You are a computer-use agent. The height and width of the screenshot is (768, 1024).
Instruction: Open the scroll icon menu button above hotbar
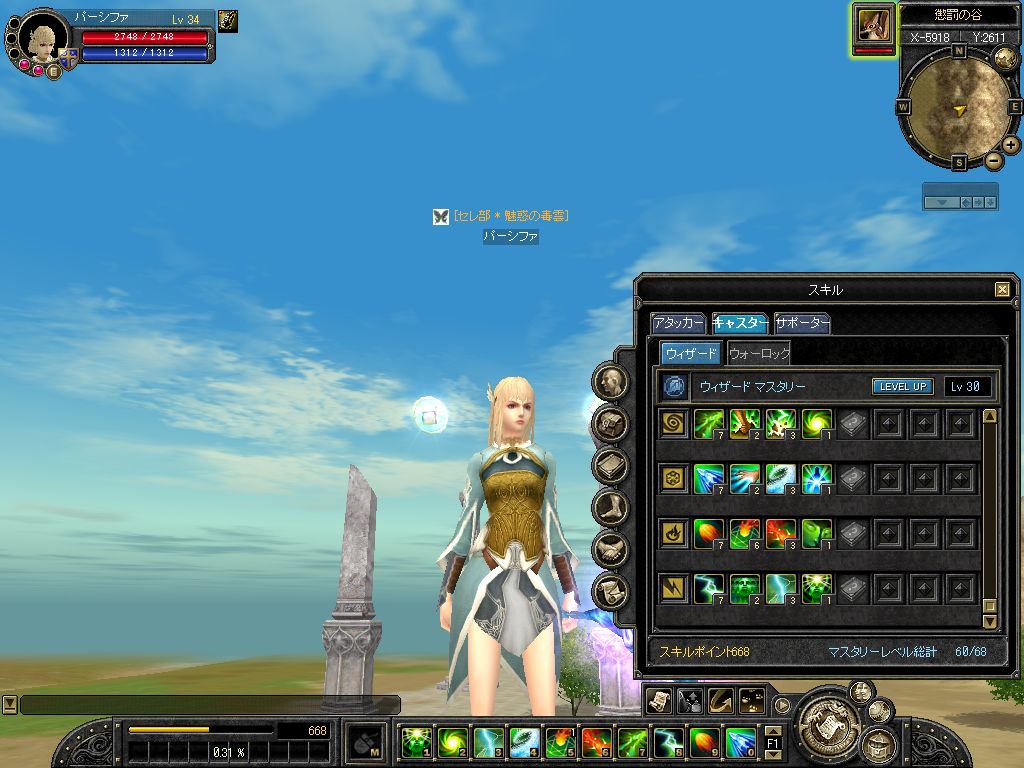(657, 700)
